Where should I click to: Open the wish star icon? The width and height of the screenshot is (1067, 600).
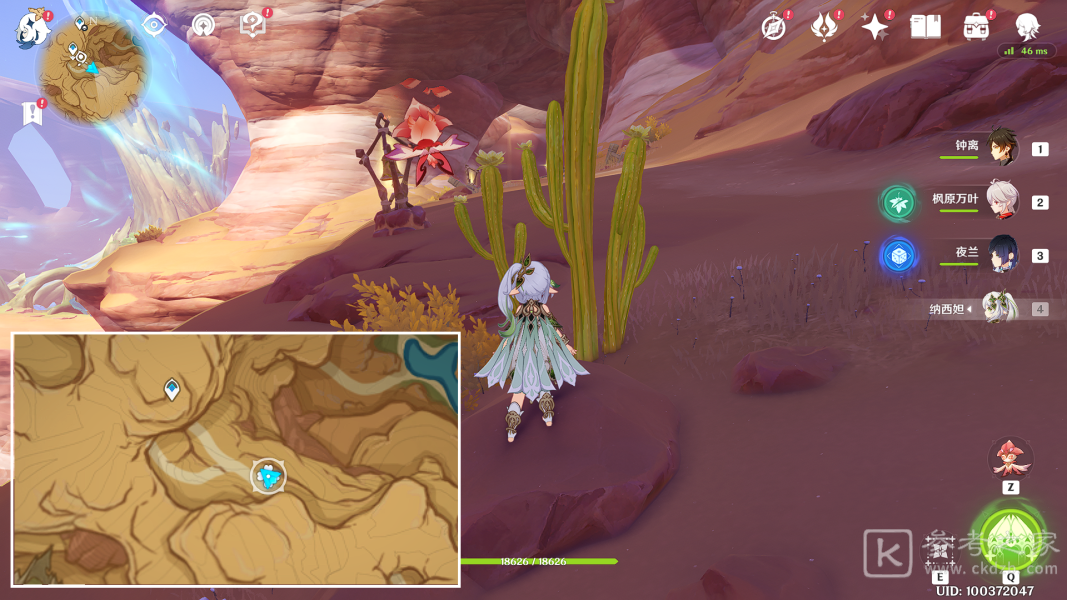click(x=875, y=27)
